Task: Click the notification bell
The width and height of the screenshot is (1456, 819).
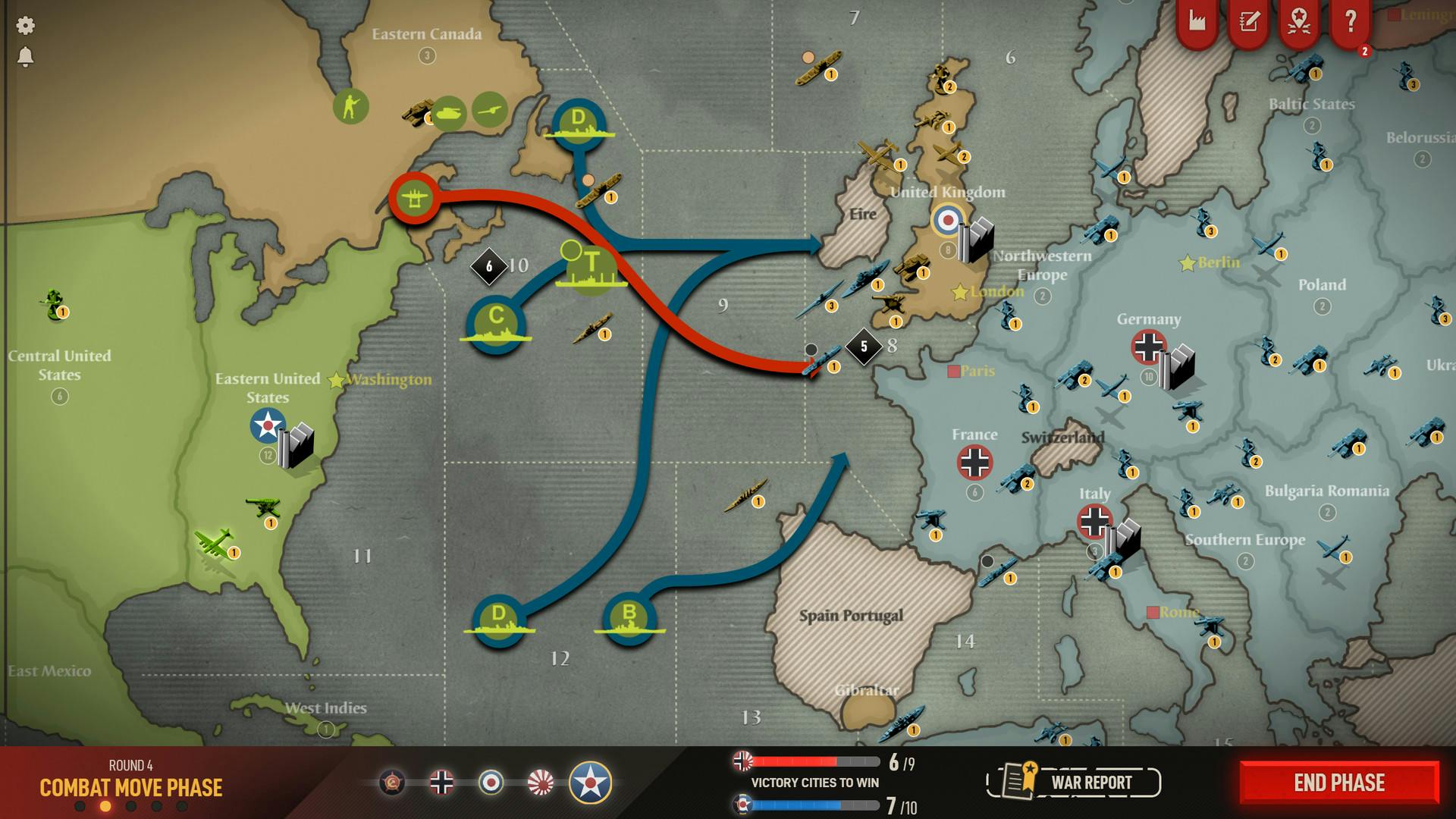Action: [x=25, y=57]
